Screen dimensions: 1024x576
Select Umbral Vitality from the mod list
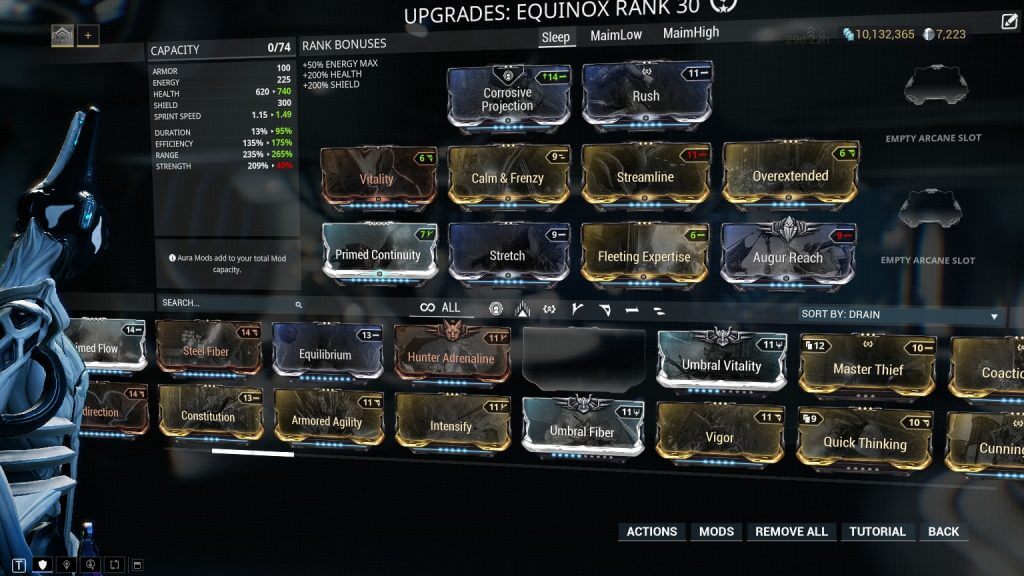pos(721,365)
